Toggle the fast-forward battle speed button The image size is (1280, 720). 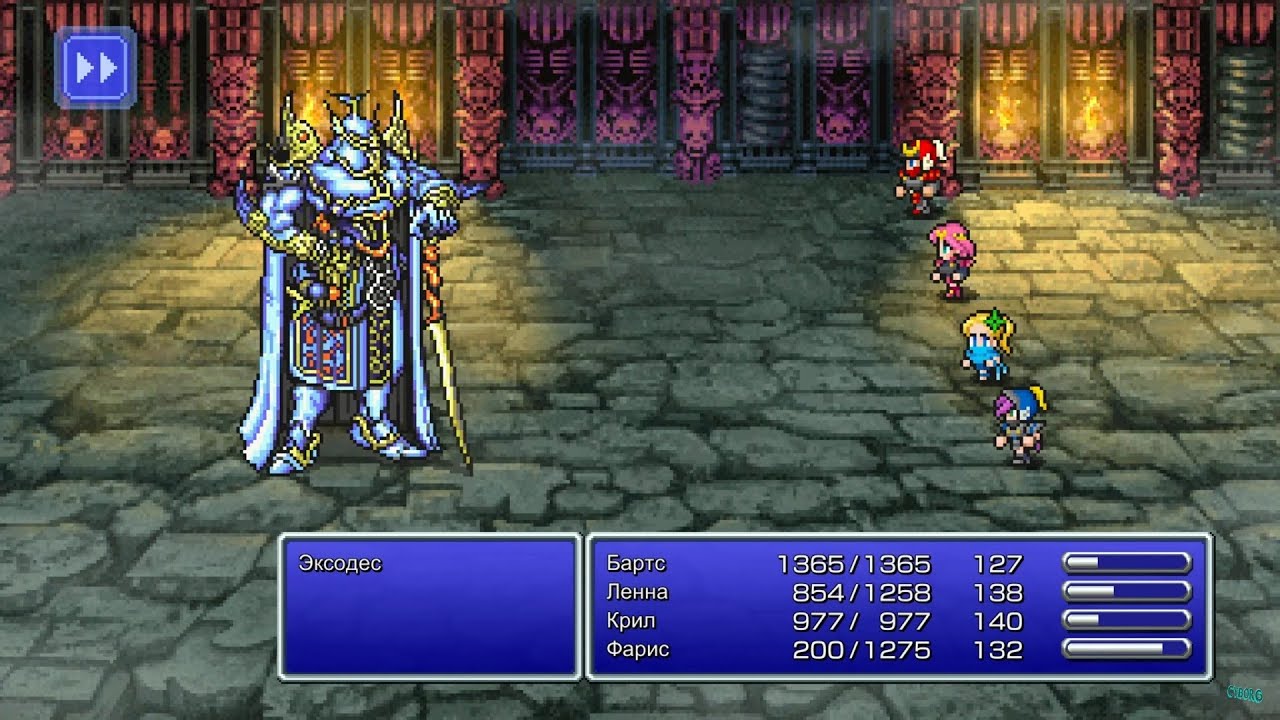click(95, 68)
